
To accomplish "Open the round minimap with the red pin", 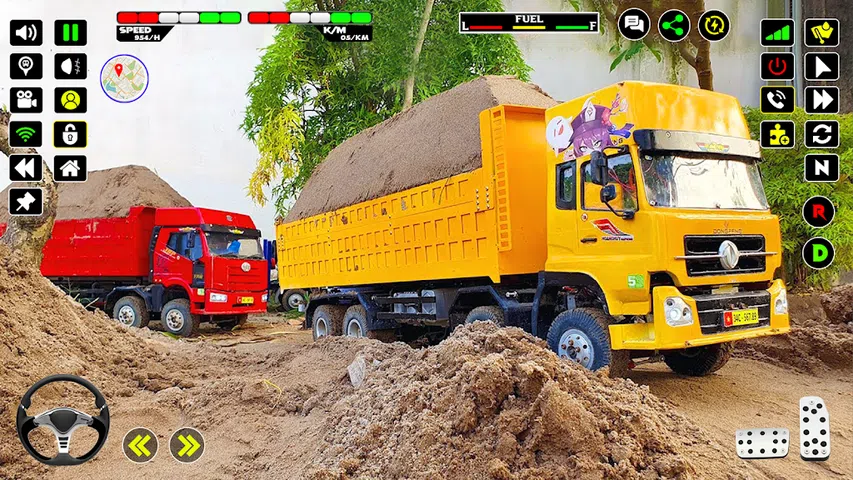I will click(124, 77).
